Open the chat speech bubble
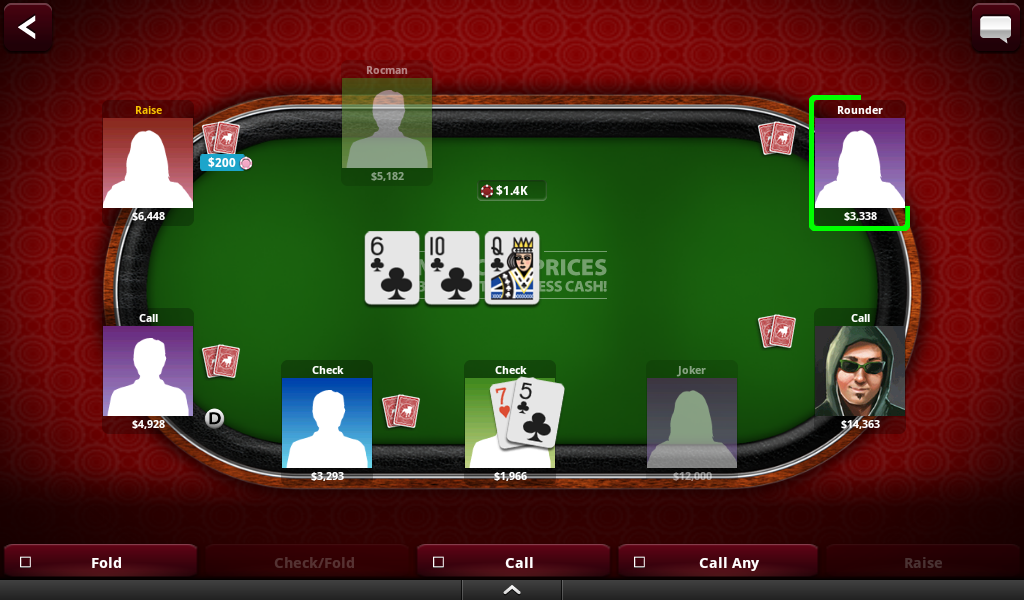The height and width of the screenshot is (600, 1024). point(995,27)
